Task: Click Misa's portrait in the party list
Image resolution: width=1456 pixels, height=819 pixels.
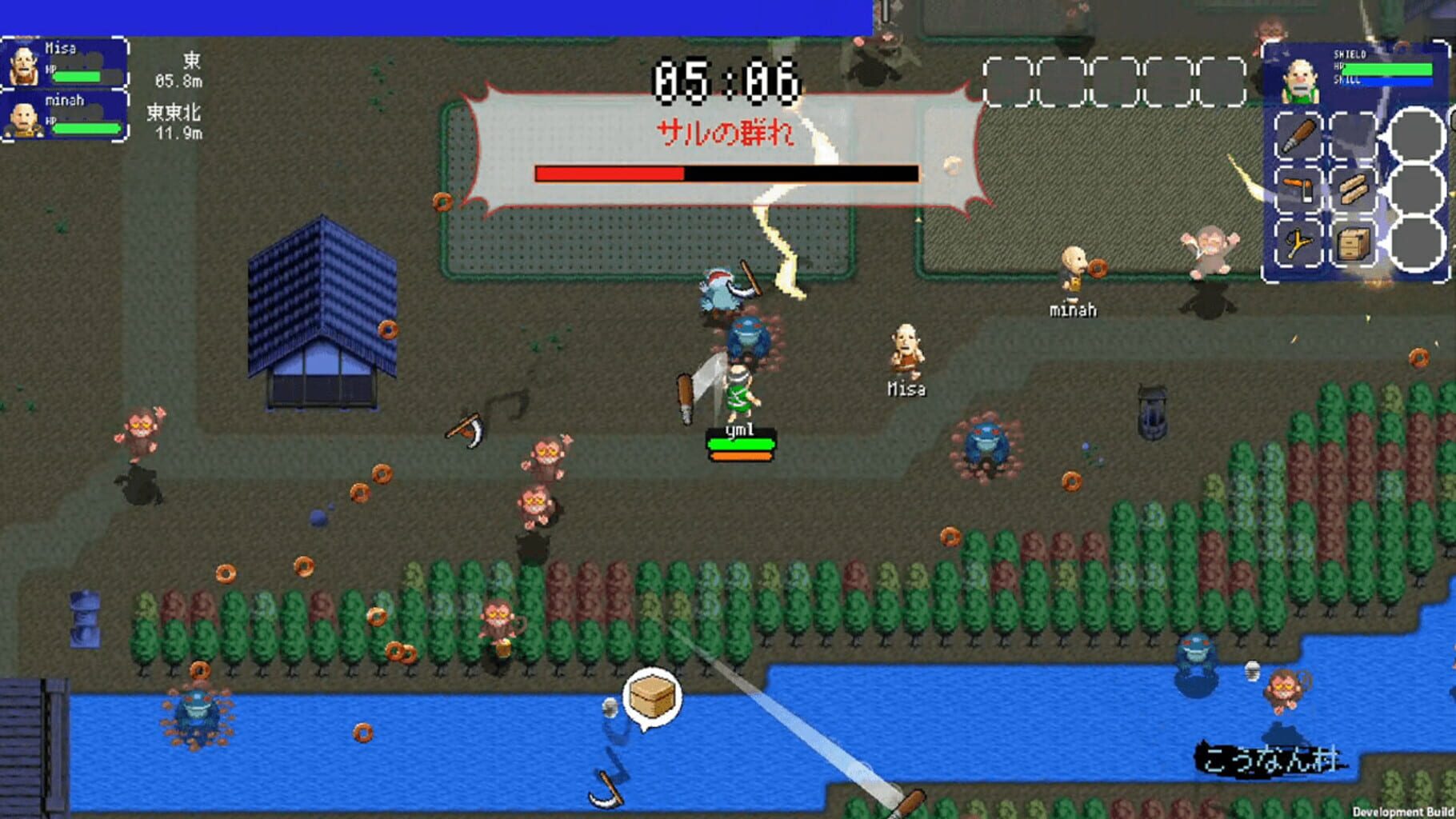Action: 25,66
